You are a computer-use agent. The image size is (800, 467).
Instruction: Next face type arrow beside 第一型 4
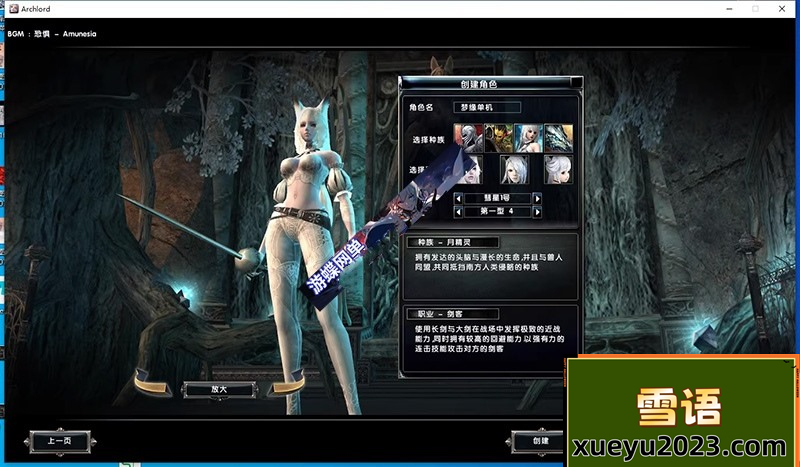point(537,212)
